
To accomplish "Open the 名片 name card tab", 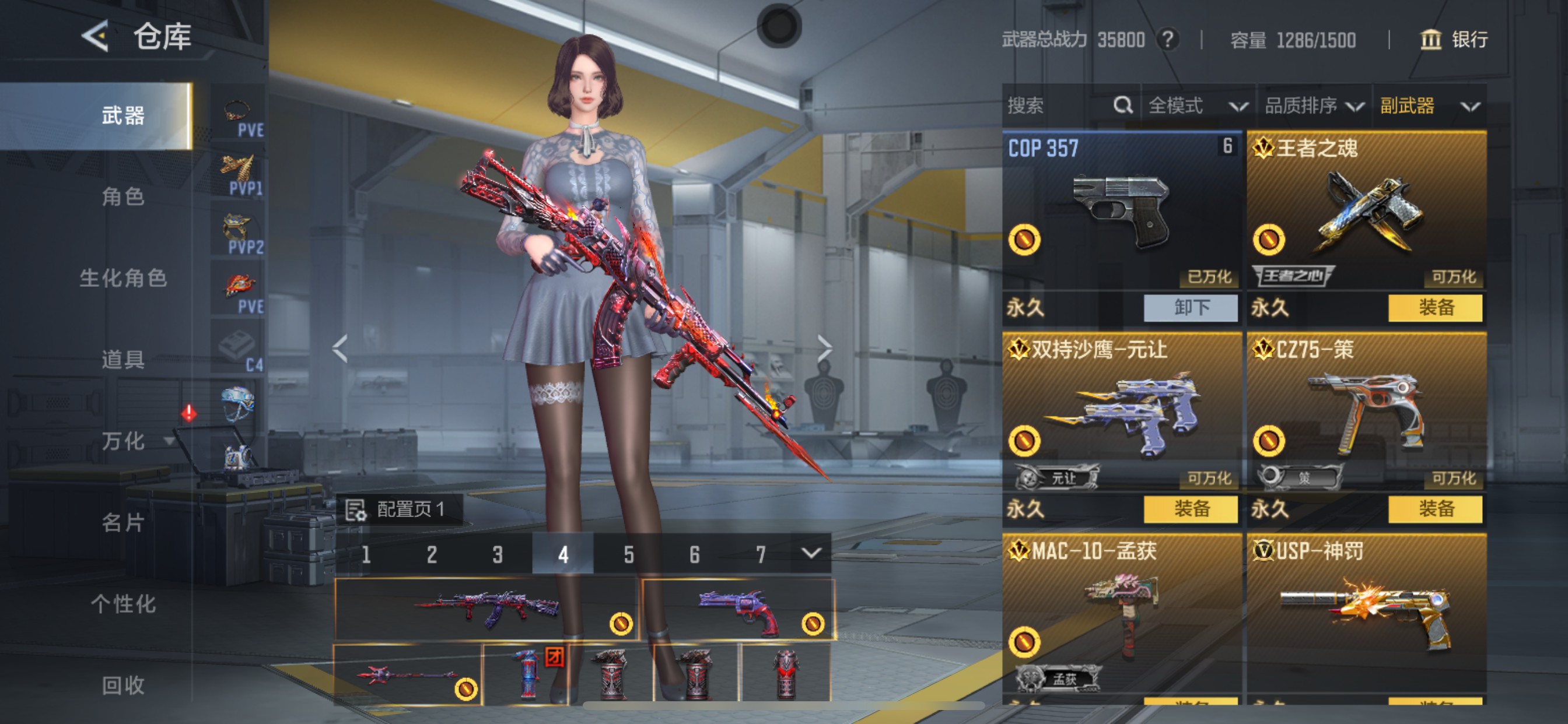I will [x=123, y=523].
